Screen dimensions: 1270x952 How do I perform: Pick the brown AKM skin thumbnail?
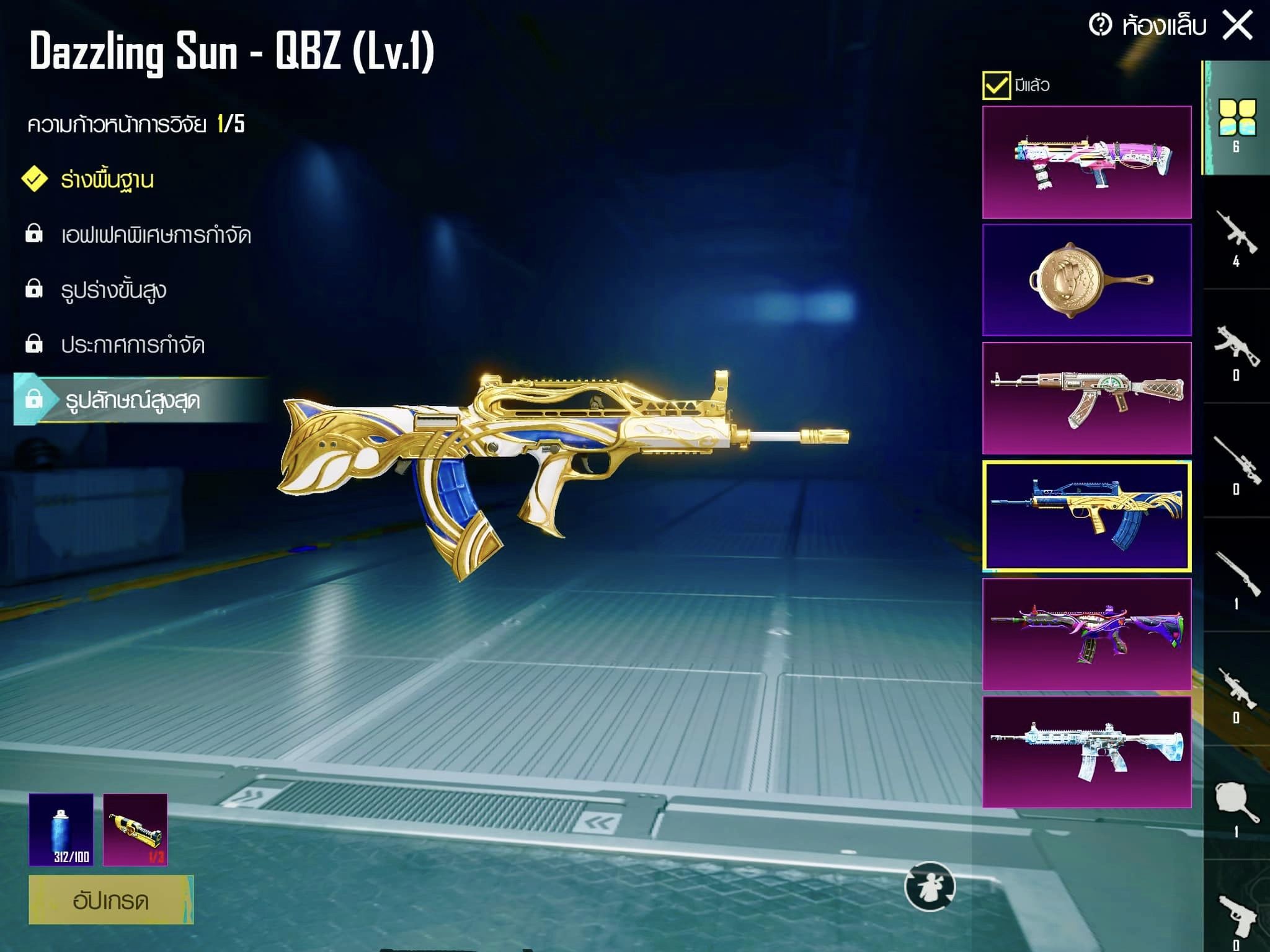tap(1086, 398)
